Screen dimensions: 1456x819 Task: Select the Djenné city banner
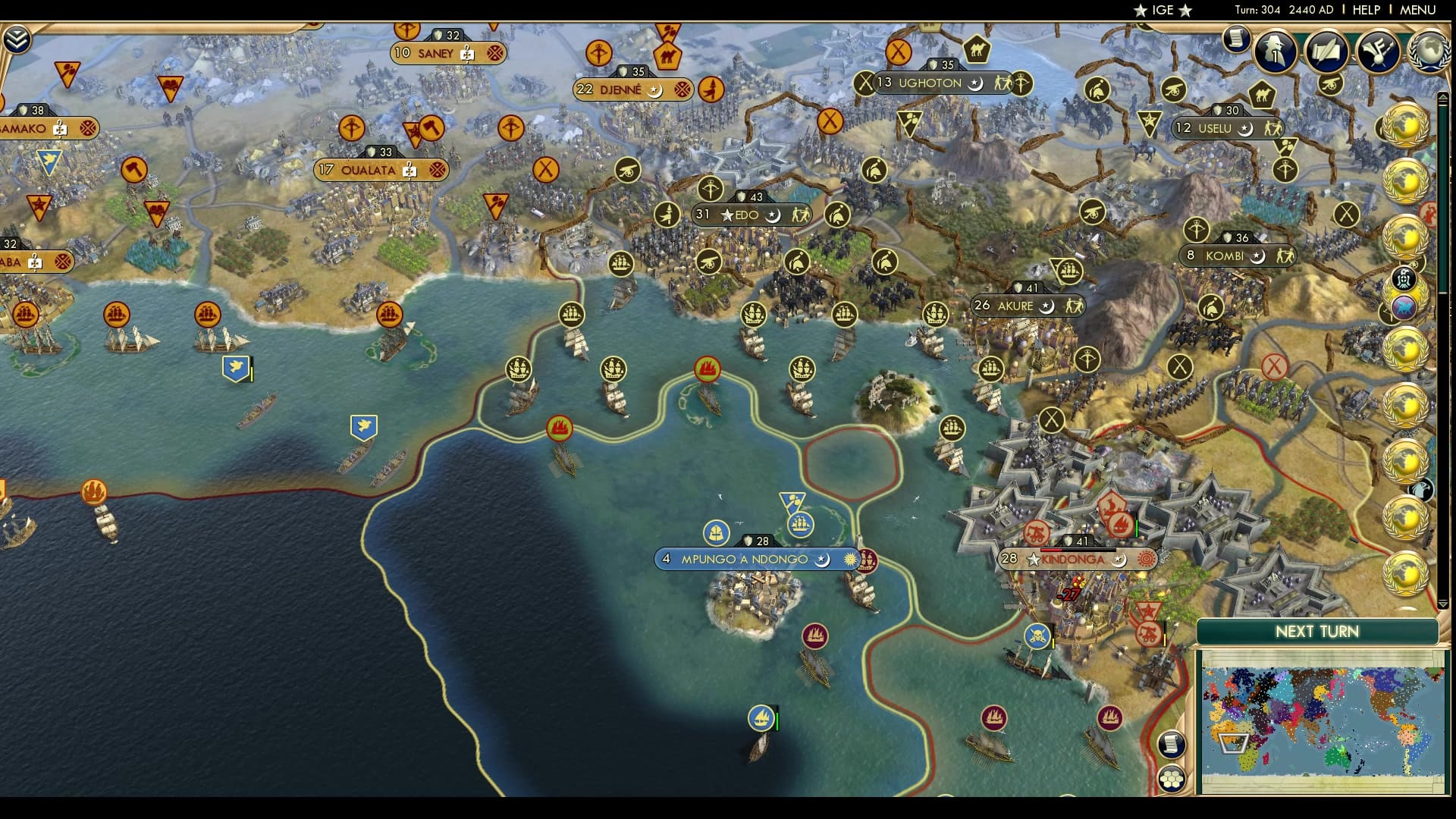click(633, 89)
